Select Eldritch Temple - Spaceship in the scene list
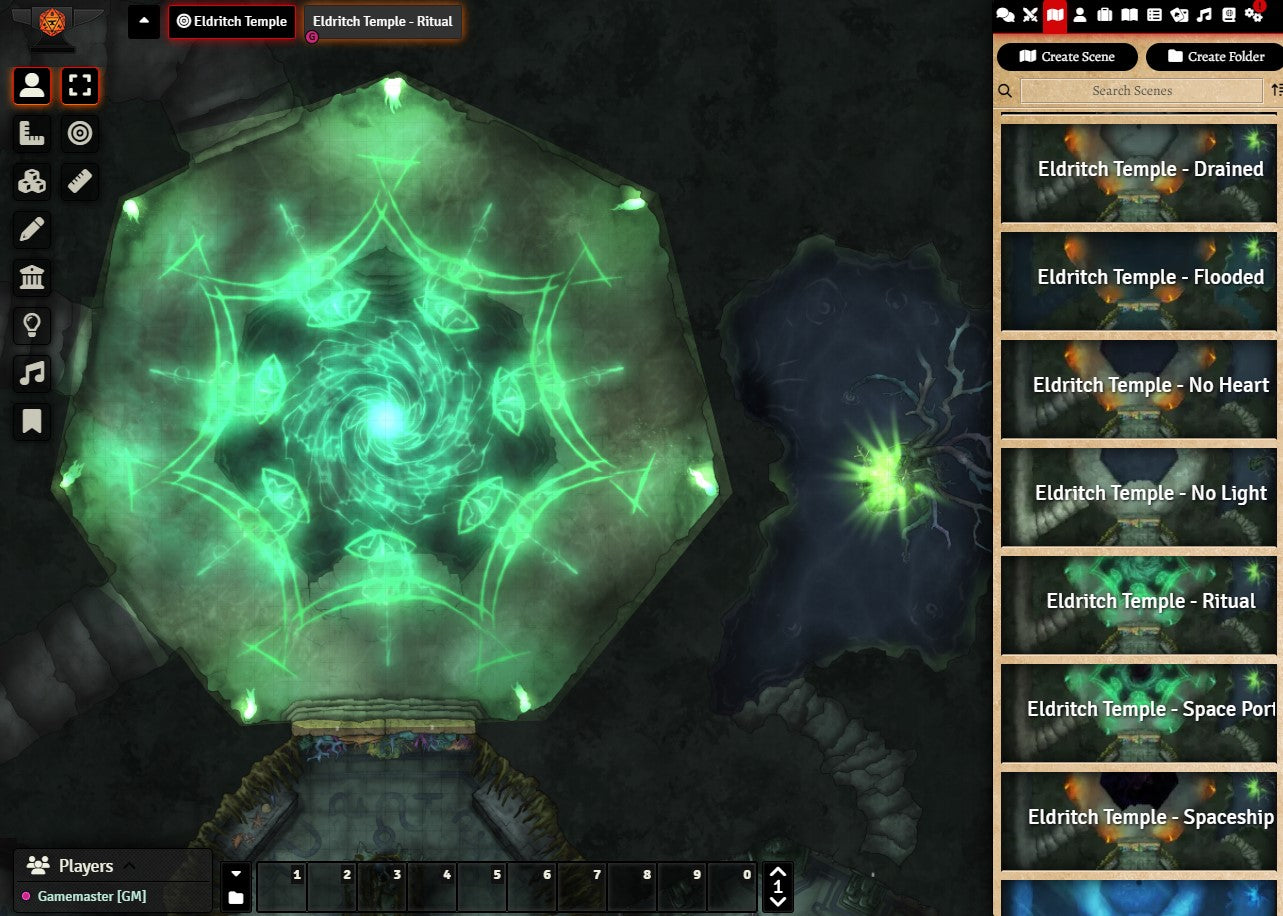The width and height of the screenshot is (1283, 916). (x=1139, y=819)
